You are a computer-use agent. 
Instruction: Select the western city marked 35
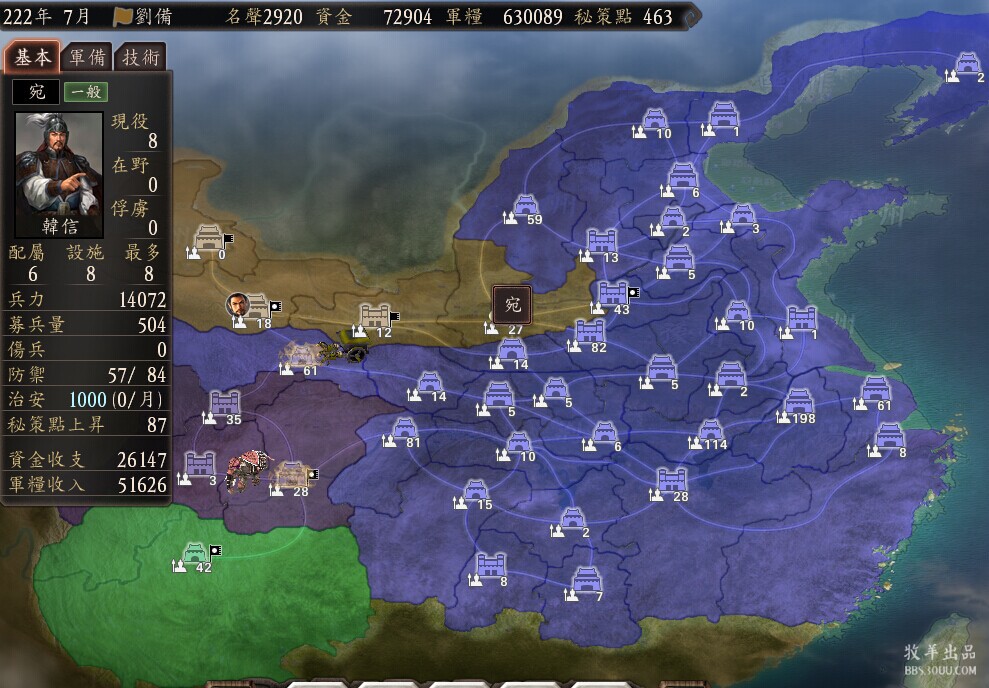[x=225, y=405]
